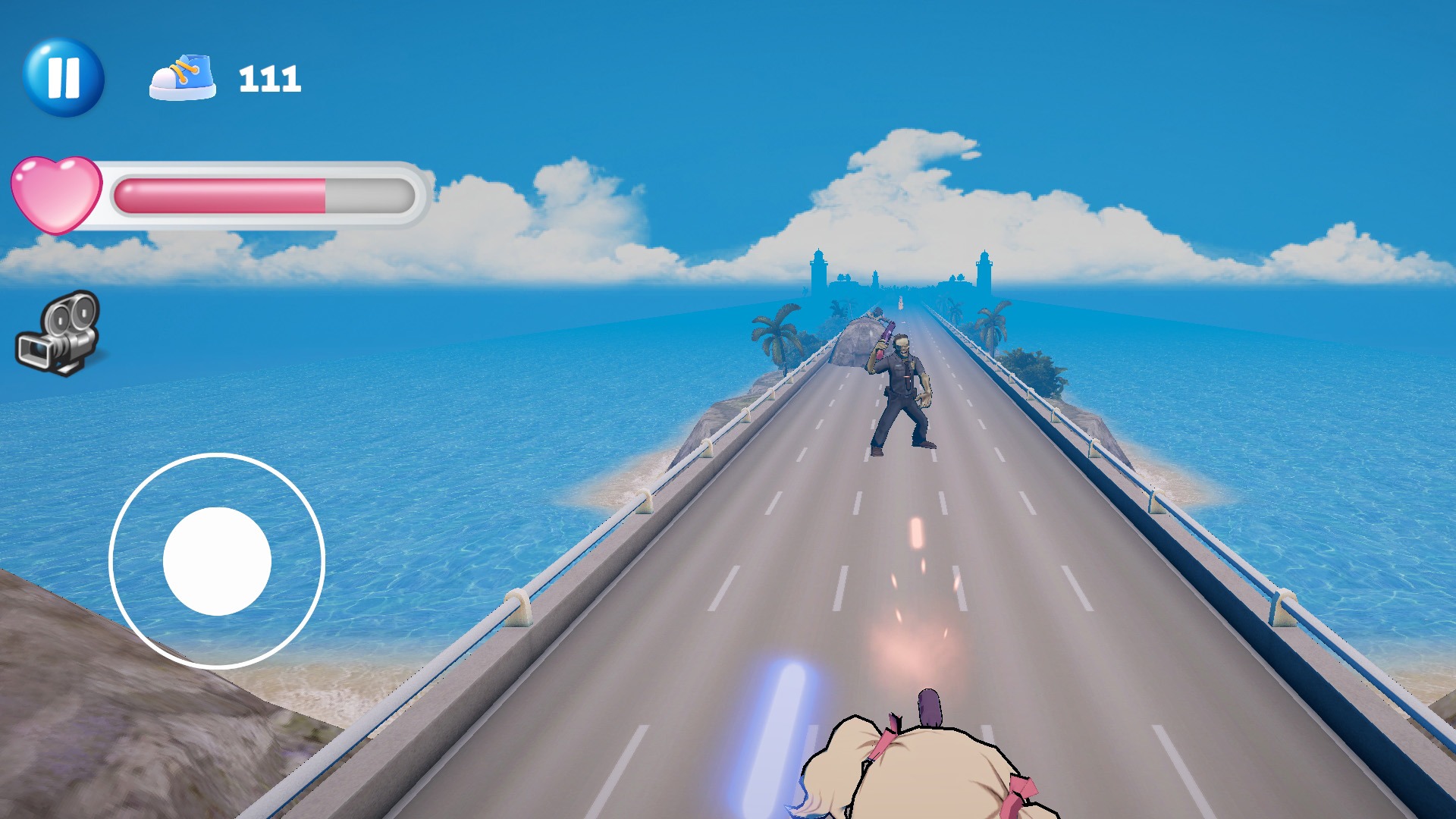Toggle the movie camera view icon
Screen dimensions: 1456x819
click(x=59, y=334)
